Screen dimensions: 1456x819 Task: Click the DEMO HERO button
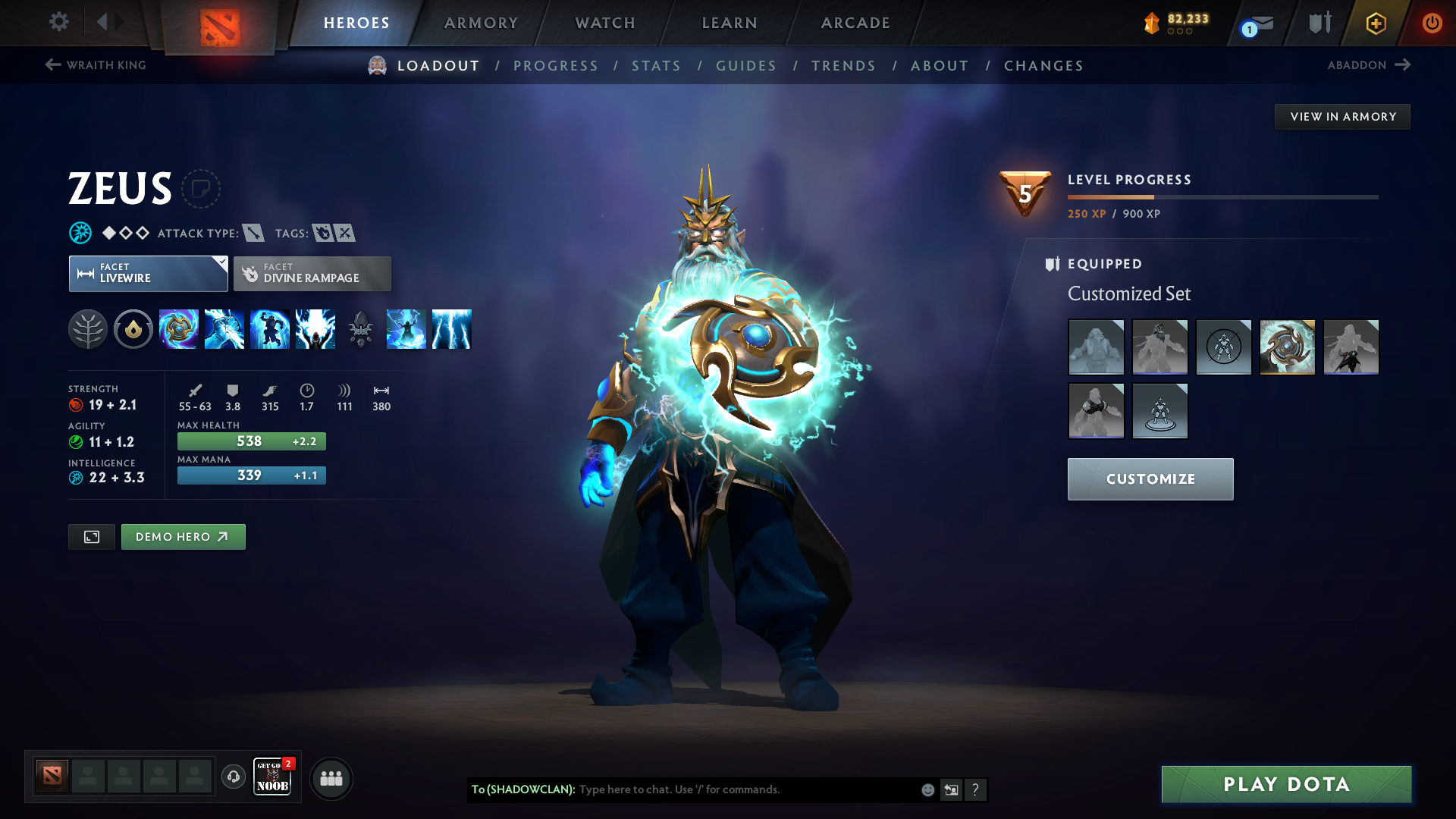183,536
